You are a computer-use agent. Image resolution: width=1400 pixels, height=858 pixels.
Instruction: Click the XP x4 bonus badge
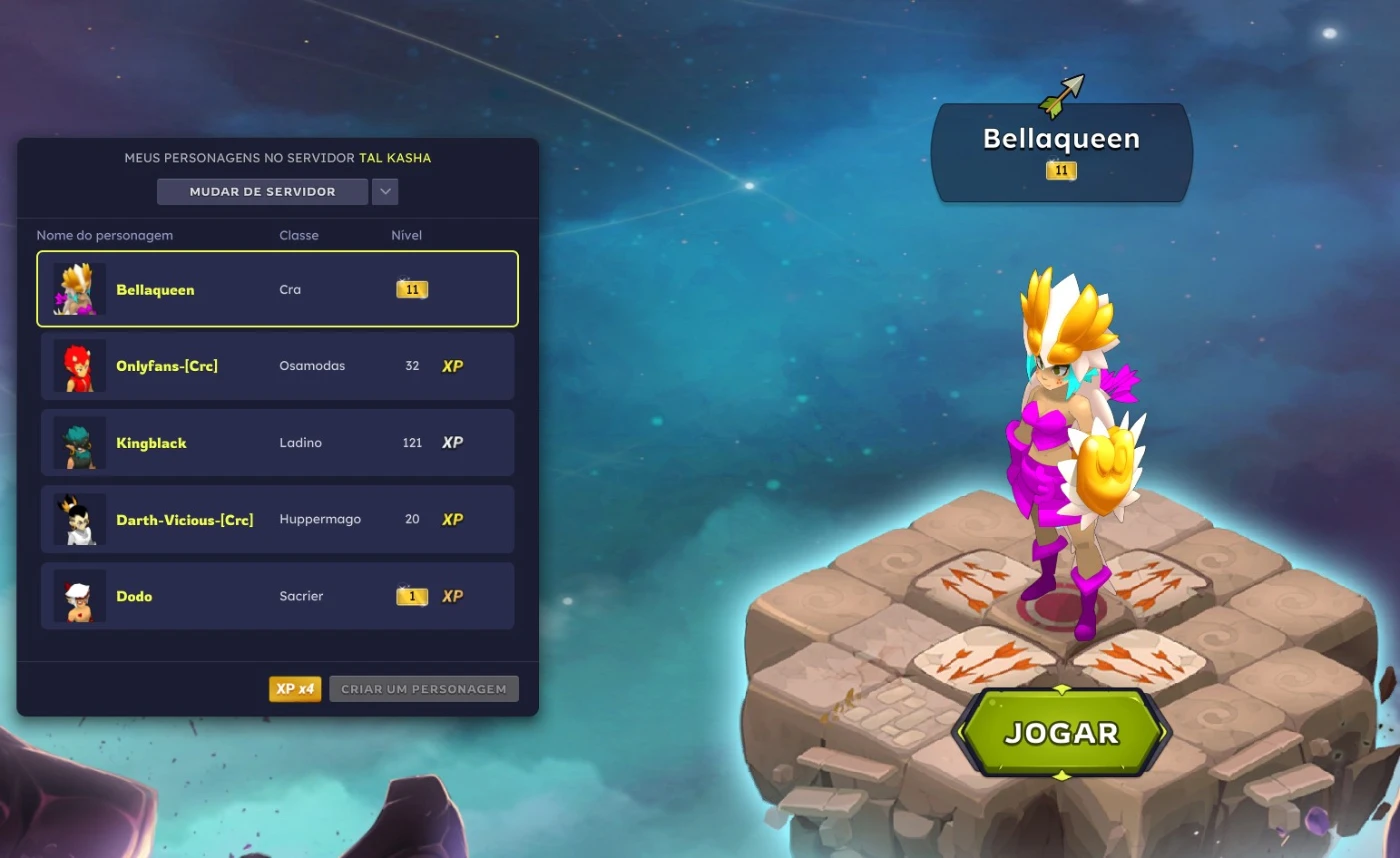pyautogui.click(x=295, y=689)
